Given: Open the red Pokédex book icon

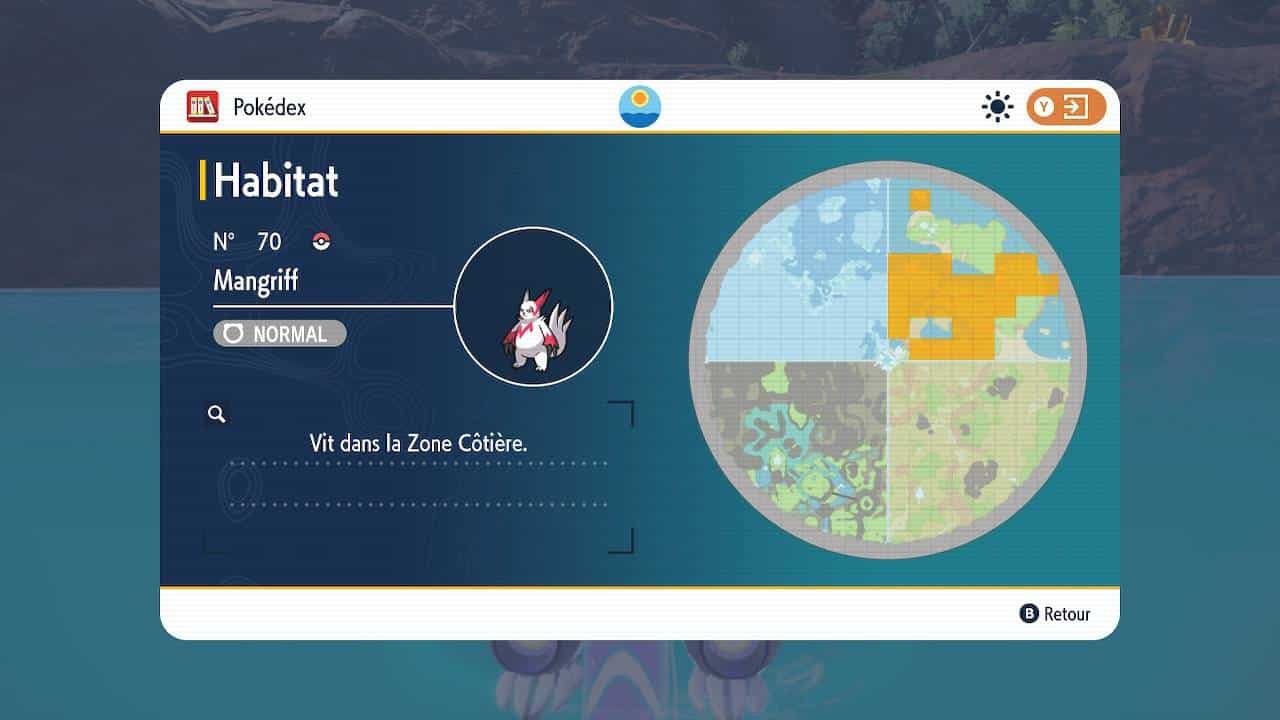Looking at the screenshot, I should 203,107.
